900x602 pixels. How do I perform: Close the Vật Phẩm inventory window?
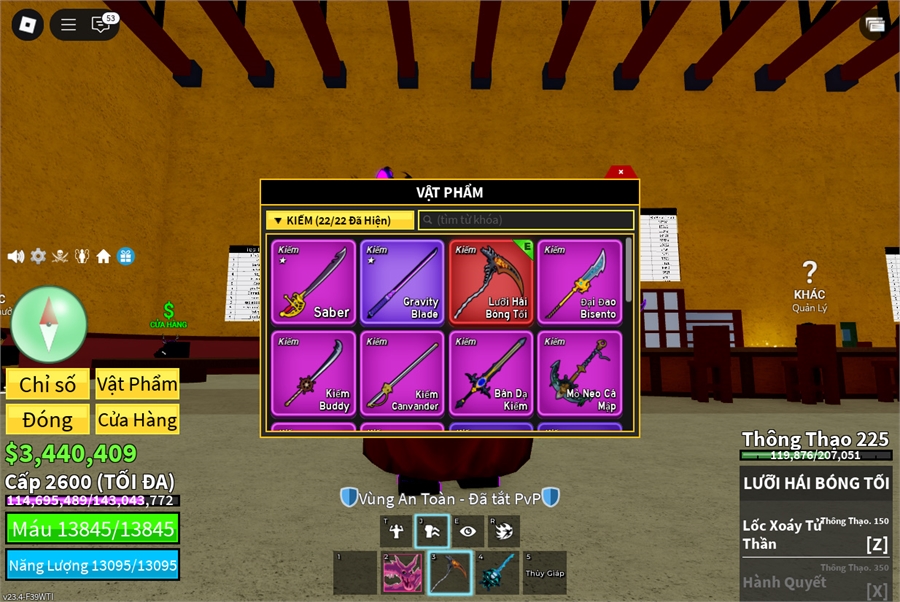pos(621,172)
